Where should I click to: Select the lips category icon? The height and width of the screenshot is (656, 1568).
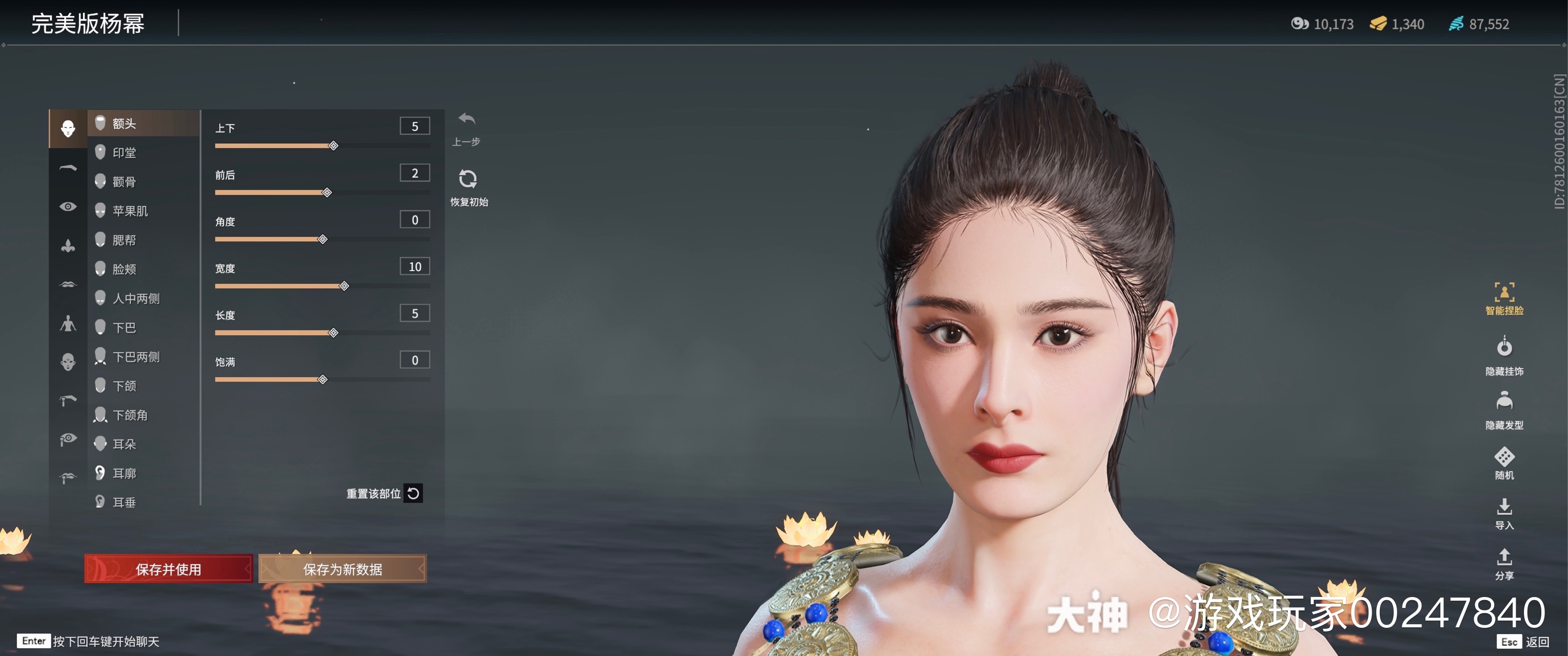(68, 283)
